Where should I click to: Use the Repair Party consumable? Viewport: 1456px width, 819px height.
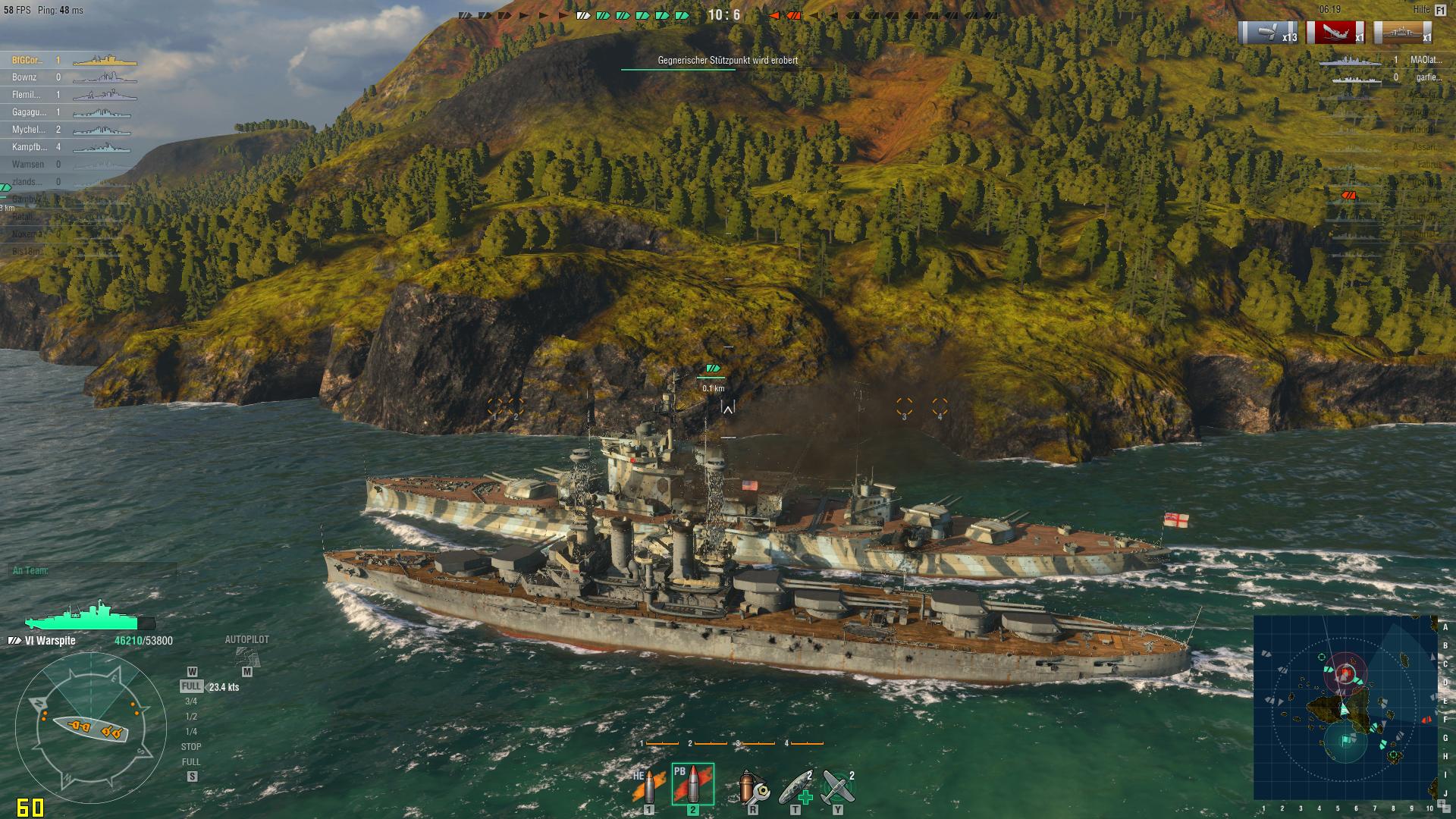coord(795,787)
